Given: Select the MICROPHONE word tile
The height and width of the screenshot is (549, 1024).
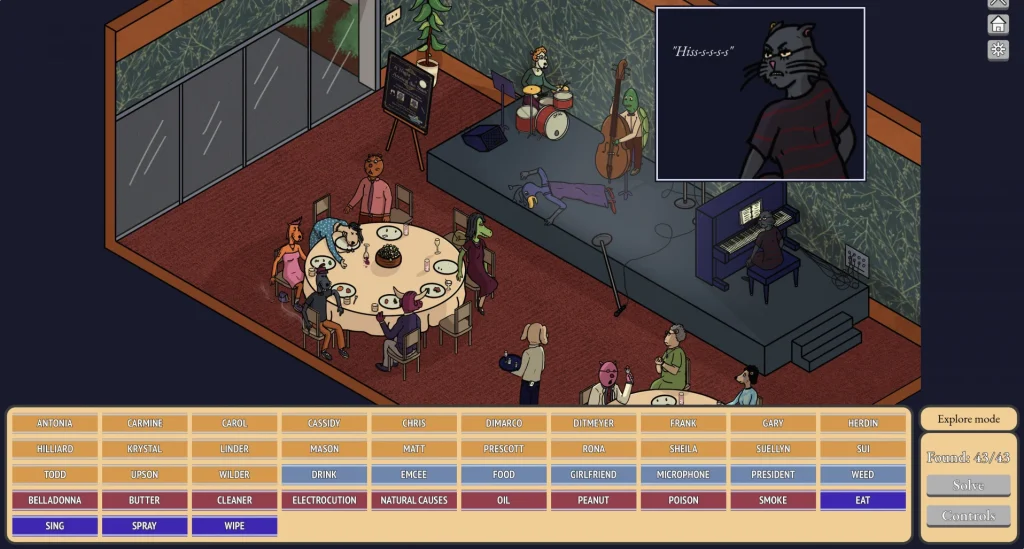Looking at the screenshot, I should pyautogui.click(x=683, y=474).
